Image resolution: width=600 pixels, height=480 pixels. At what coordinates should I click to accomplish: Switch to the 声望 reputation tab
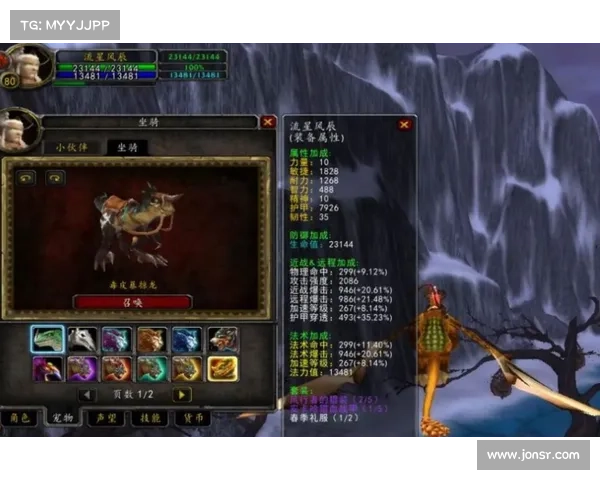[x=105, y=418]
